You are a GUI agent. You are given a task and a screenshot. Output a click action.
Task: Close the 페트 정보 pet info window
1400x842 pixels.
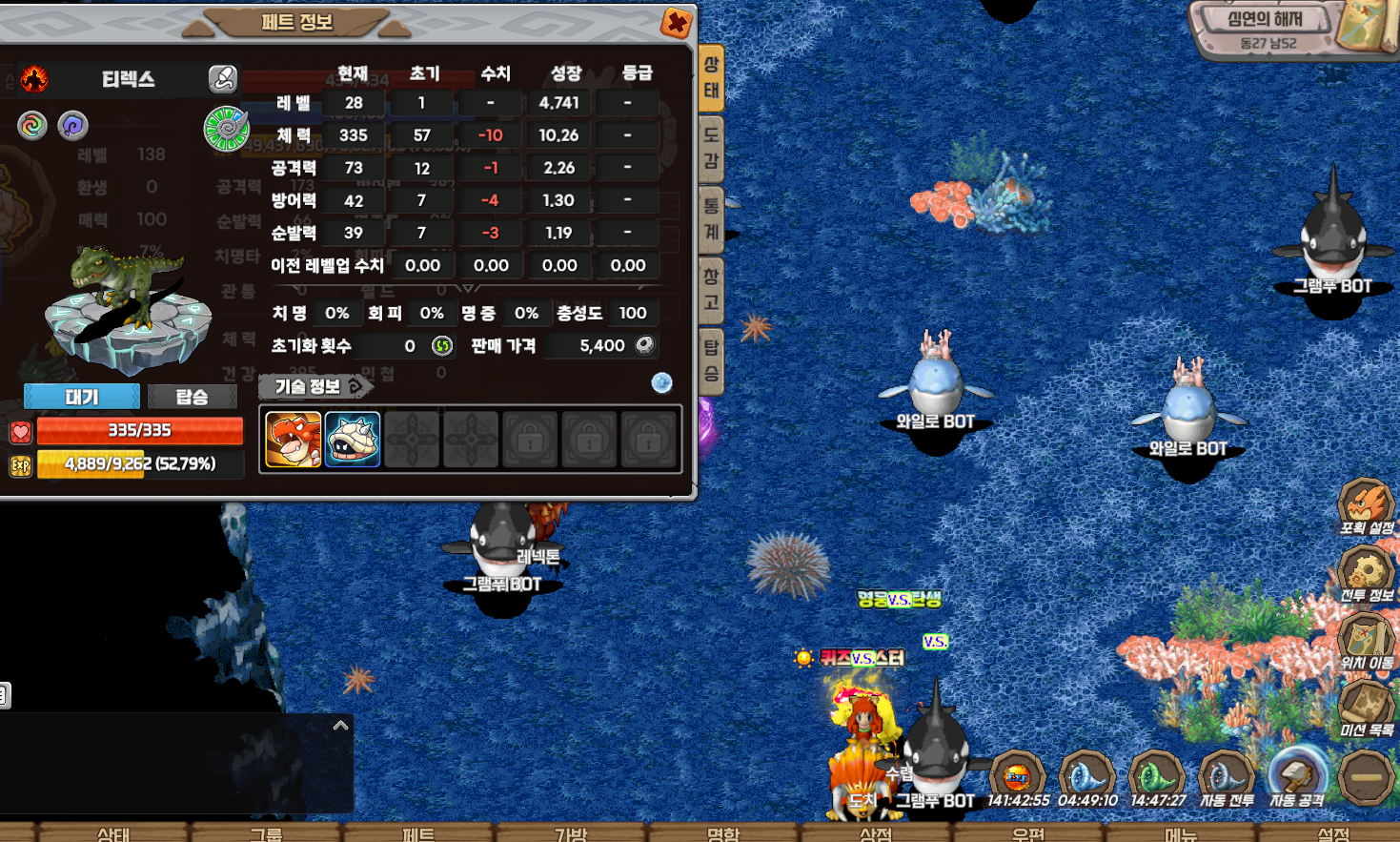point(676,23)
